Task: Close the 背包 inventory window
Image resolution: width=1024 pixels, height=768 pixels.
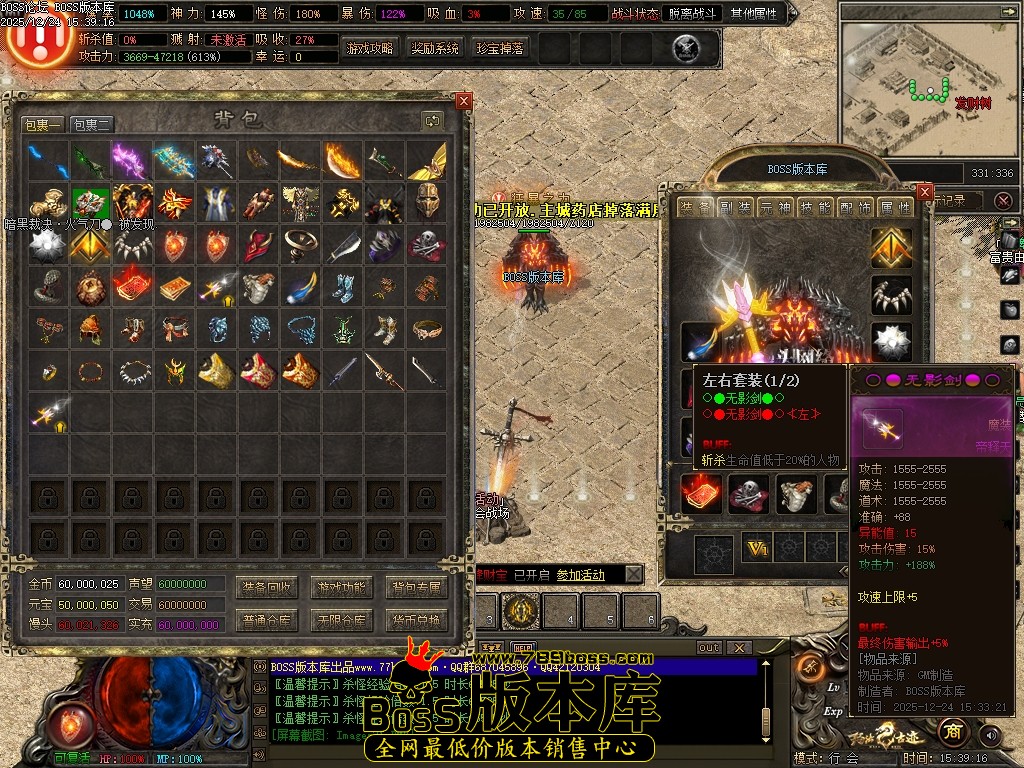Action: click(x=463, y=101)
